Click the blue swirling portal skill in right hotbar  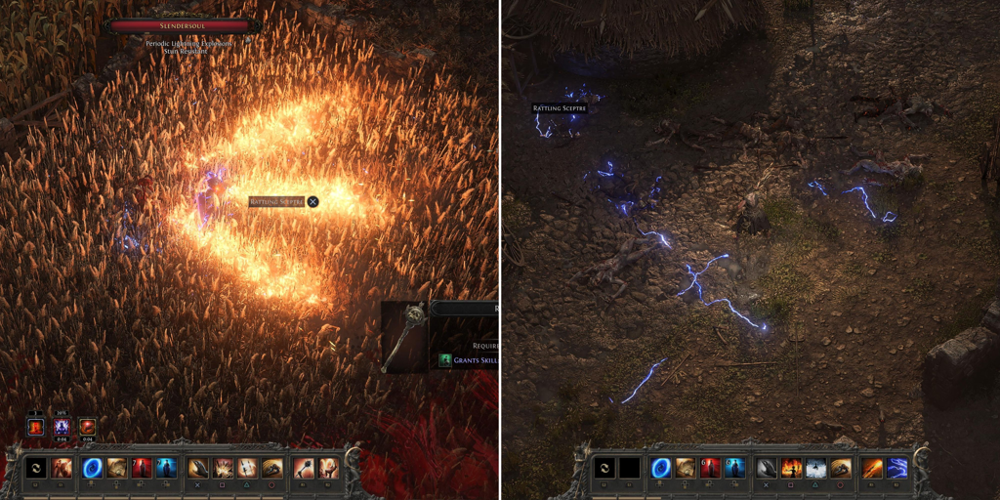(x=661, y=468)
